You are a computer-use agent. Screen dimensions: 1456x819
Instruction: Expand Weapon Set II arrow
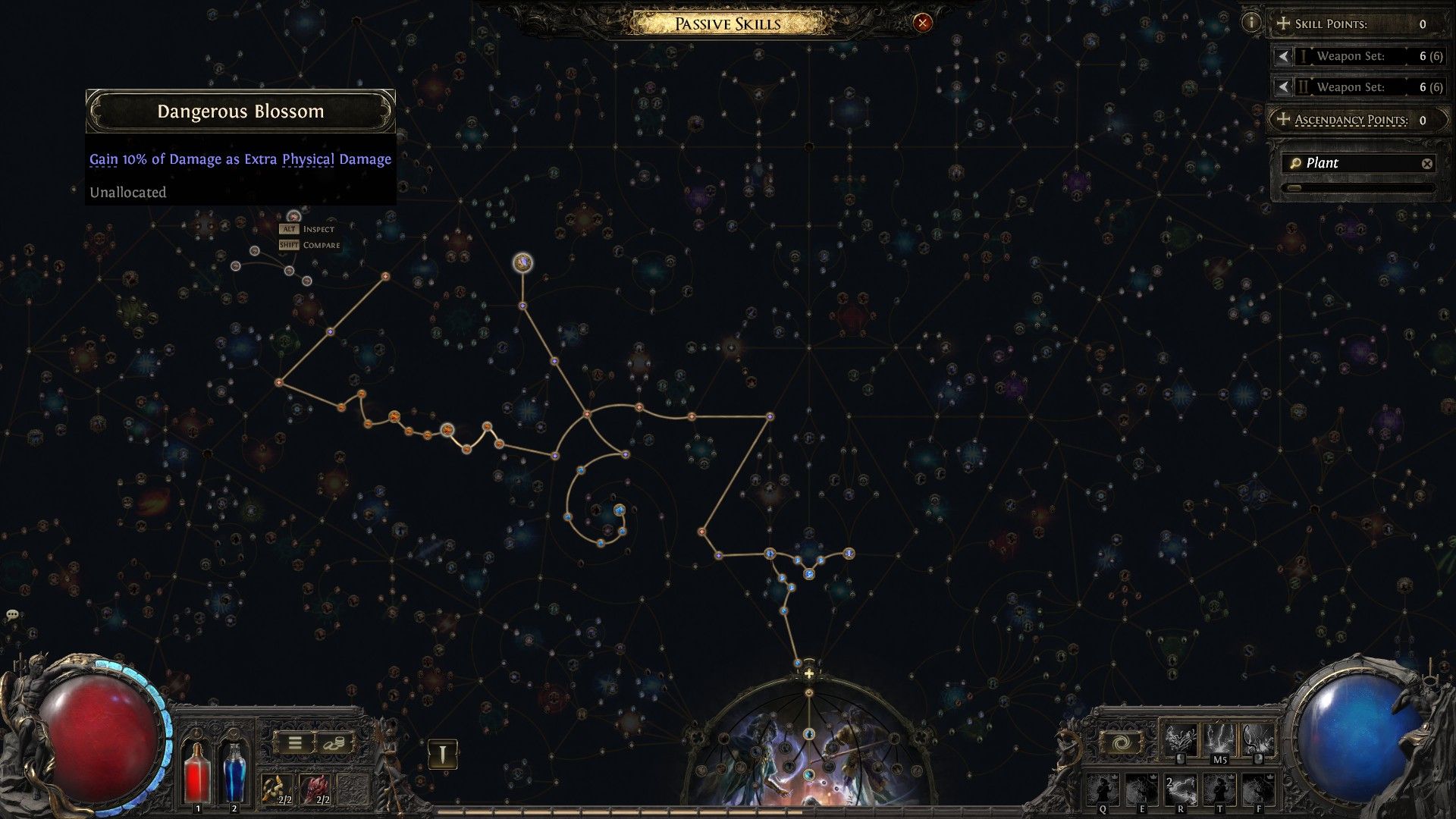point(1283,87)
